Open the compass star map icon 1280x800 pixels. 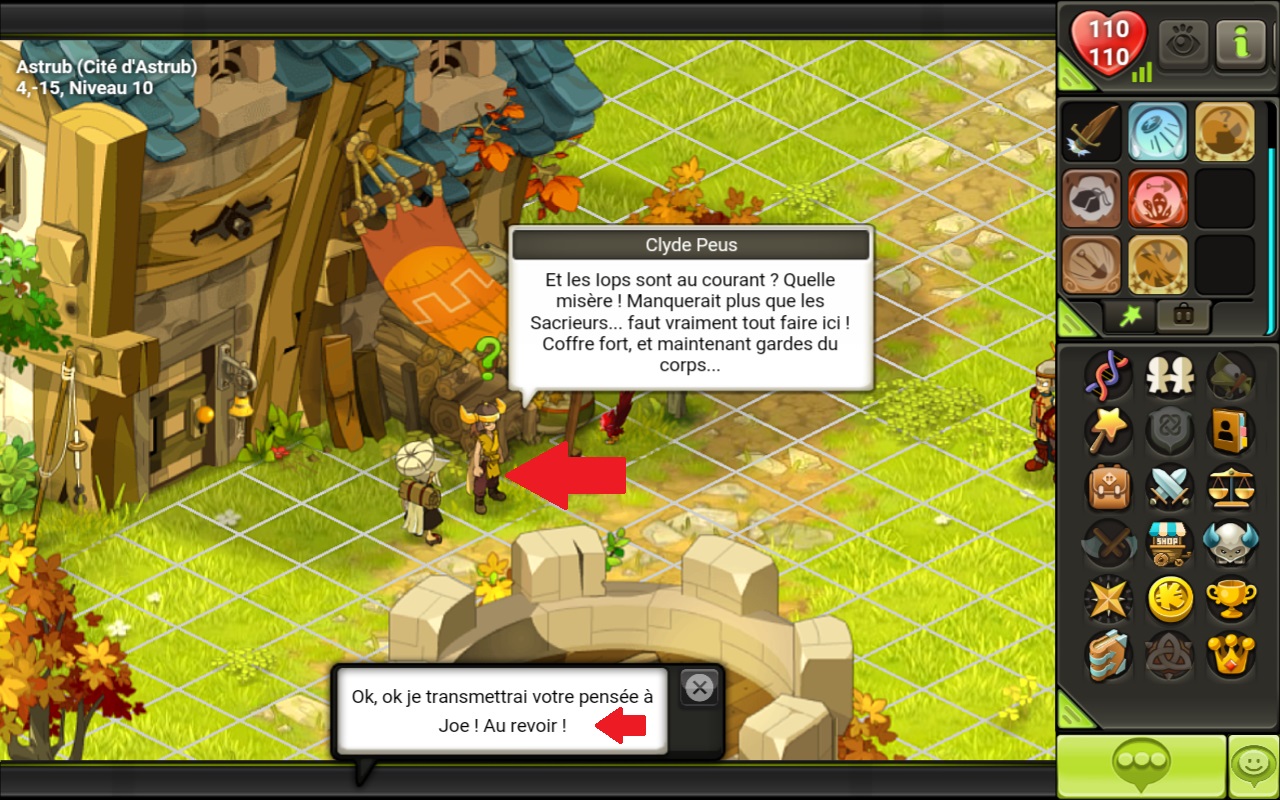tap(1109, 599)
